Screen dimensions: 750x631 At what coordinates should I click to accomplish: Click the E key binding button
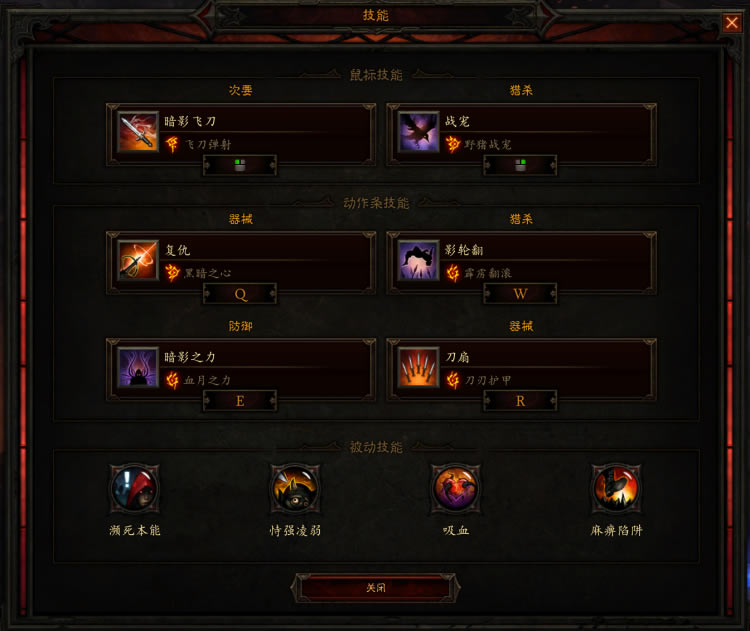tap(240, 401)
